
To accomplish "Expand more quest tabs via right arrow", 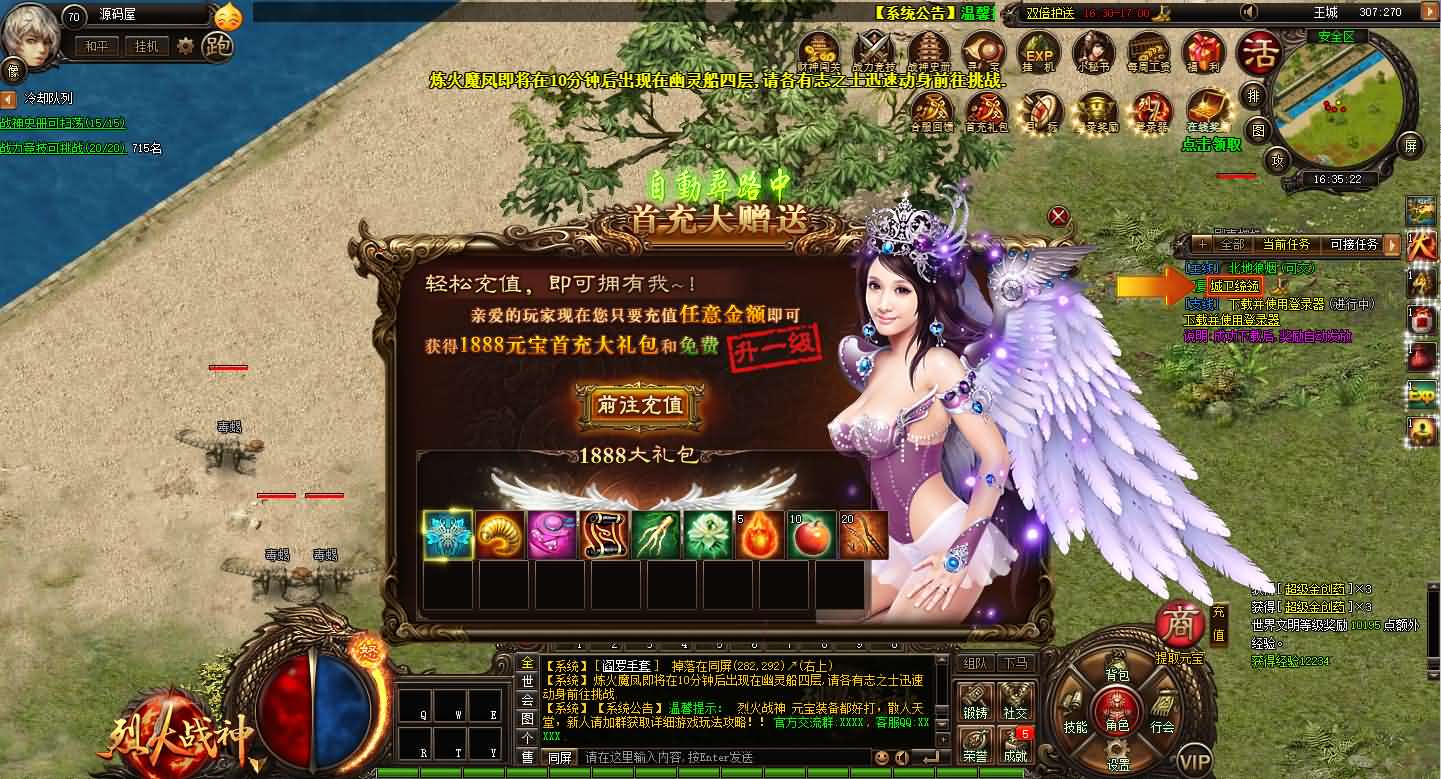I will [1392, 246].
